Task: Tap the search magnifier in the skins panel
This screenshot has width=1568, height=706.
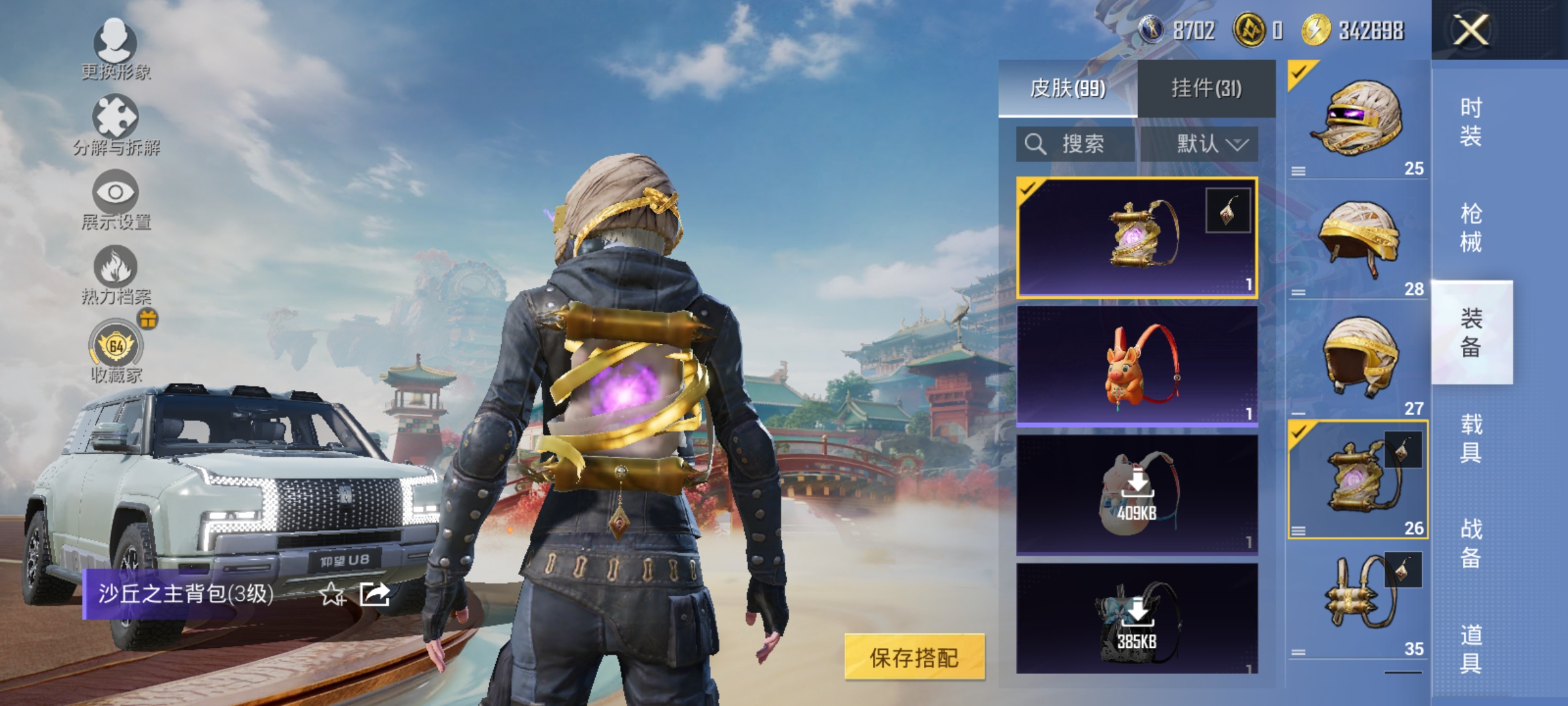Action: pyautogui.click(x=1034, y=143)
